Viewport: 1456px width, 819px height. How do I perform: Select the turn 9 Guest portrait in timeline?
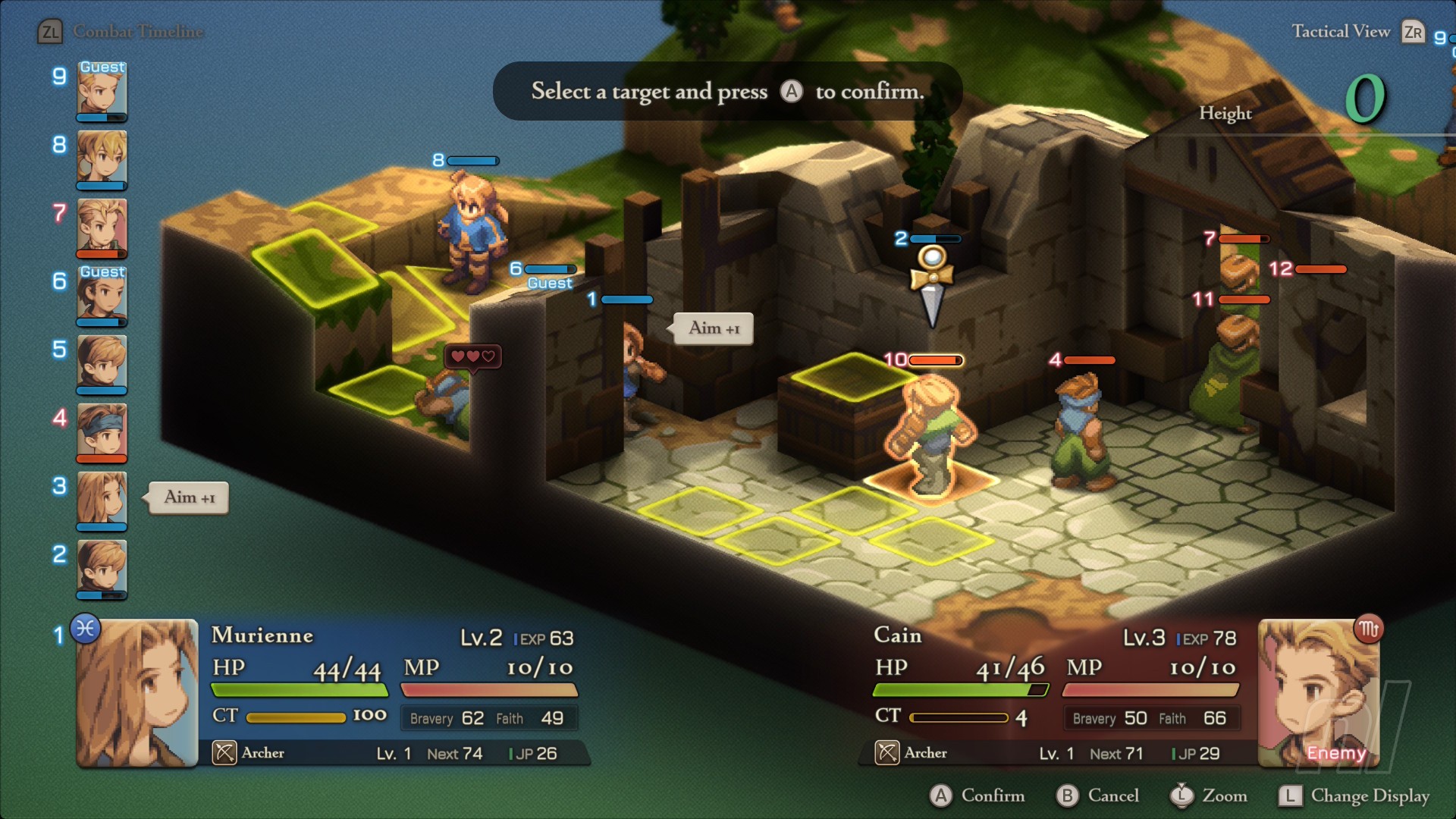102,91
